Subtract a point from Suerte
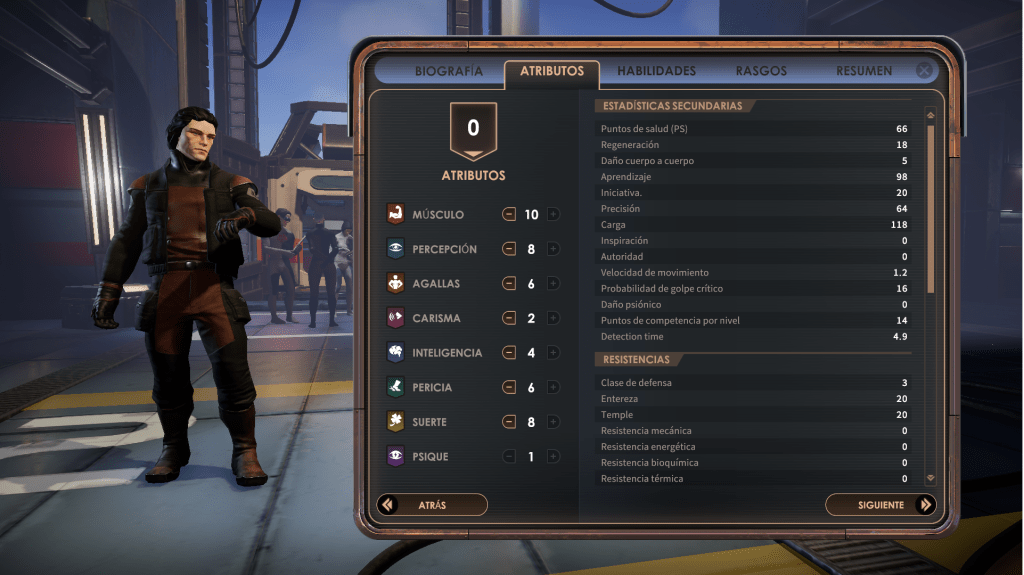 [x=509, y=422]
